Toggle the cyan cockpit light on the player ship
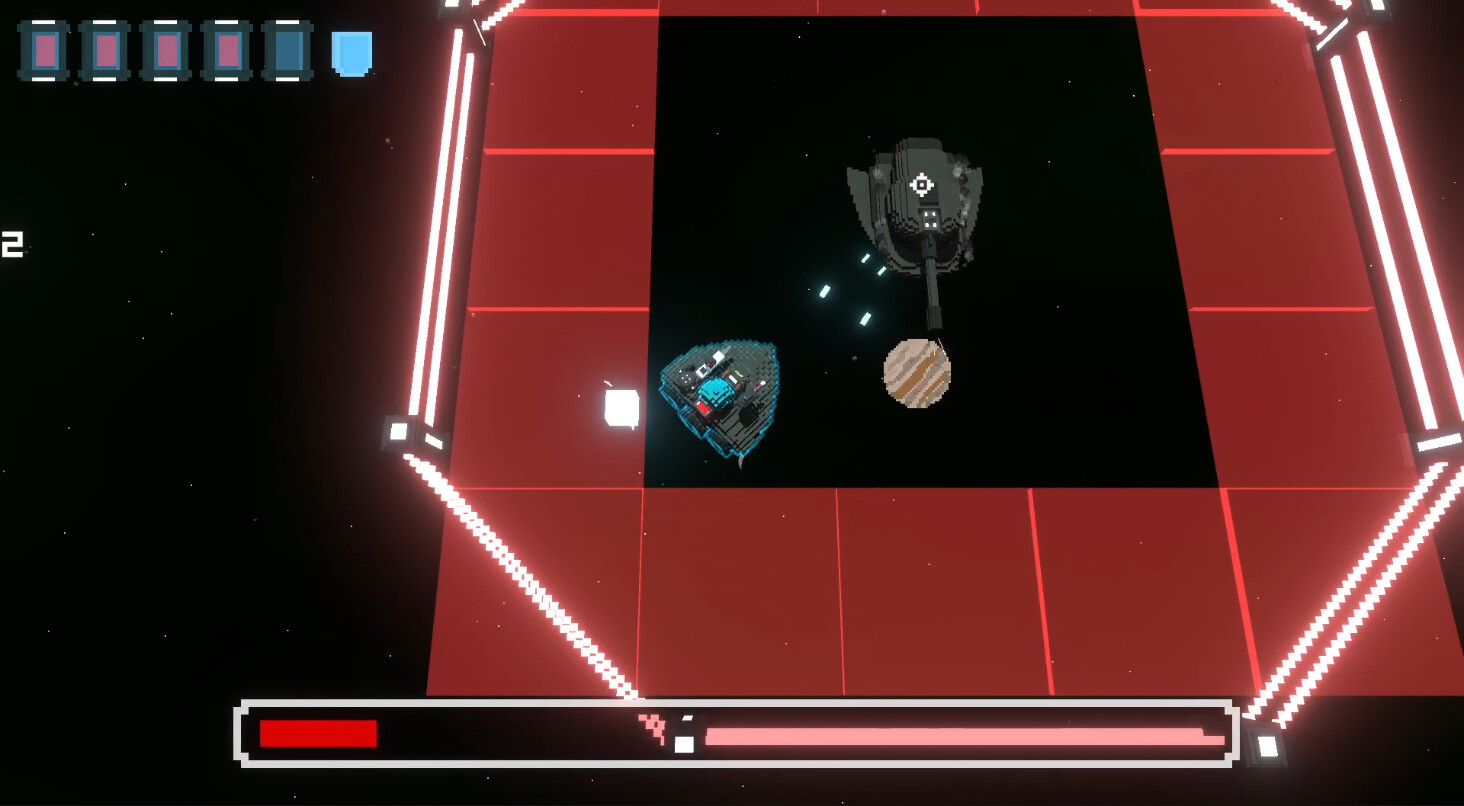The image size is (1464, 806). tap(717, 390)
